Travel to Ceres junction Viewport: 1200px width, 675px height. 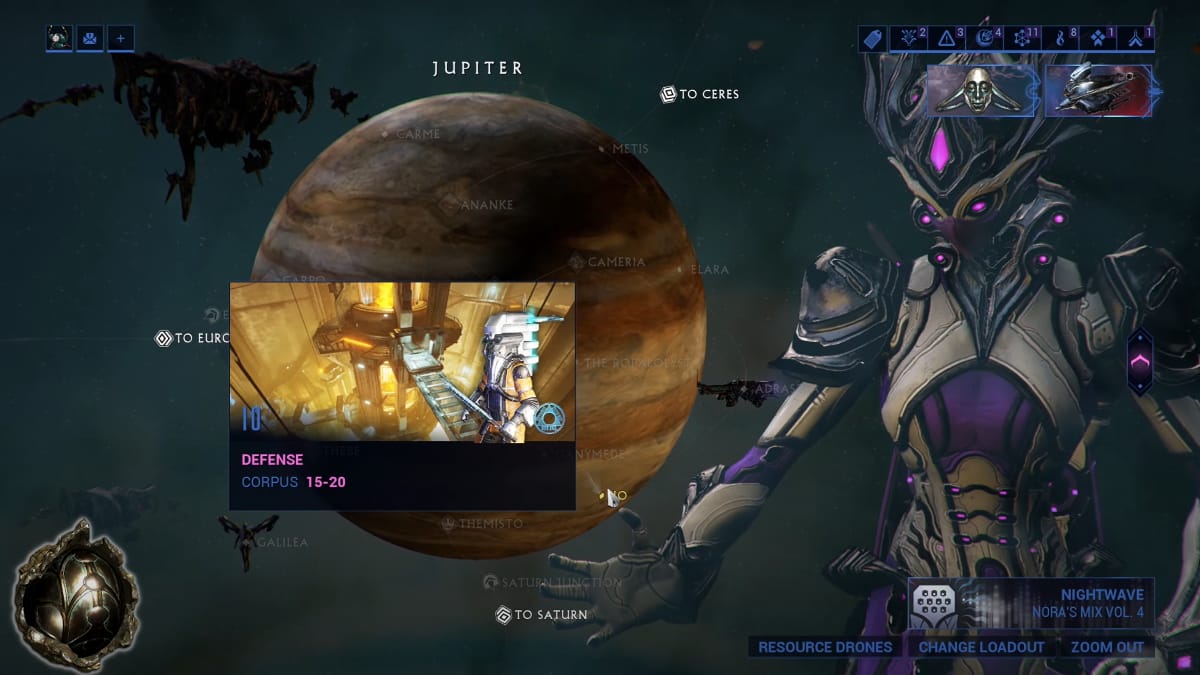(x=700, y=94)
